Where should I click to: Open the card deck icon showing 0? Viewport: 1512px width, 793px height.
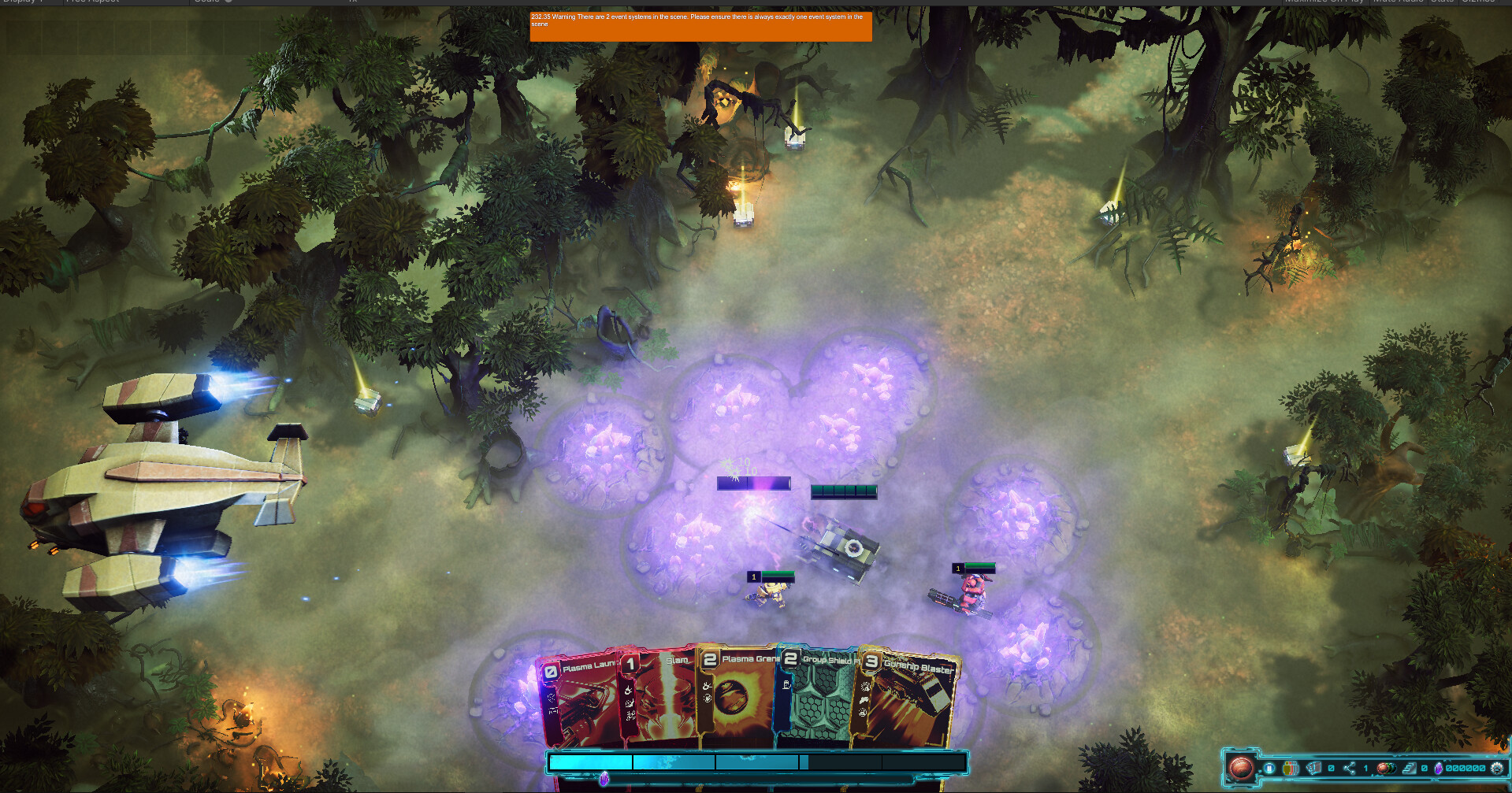(x=1313, y=768)
